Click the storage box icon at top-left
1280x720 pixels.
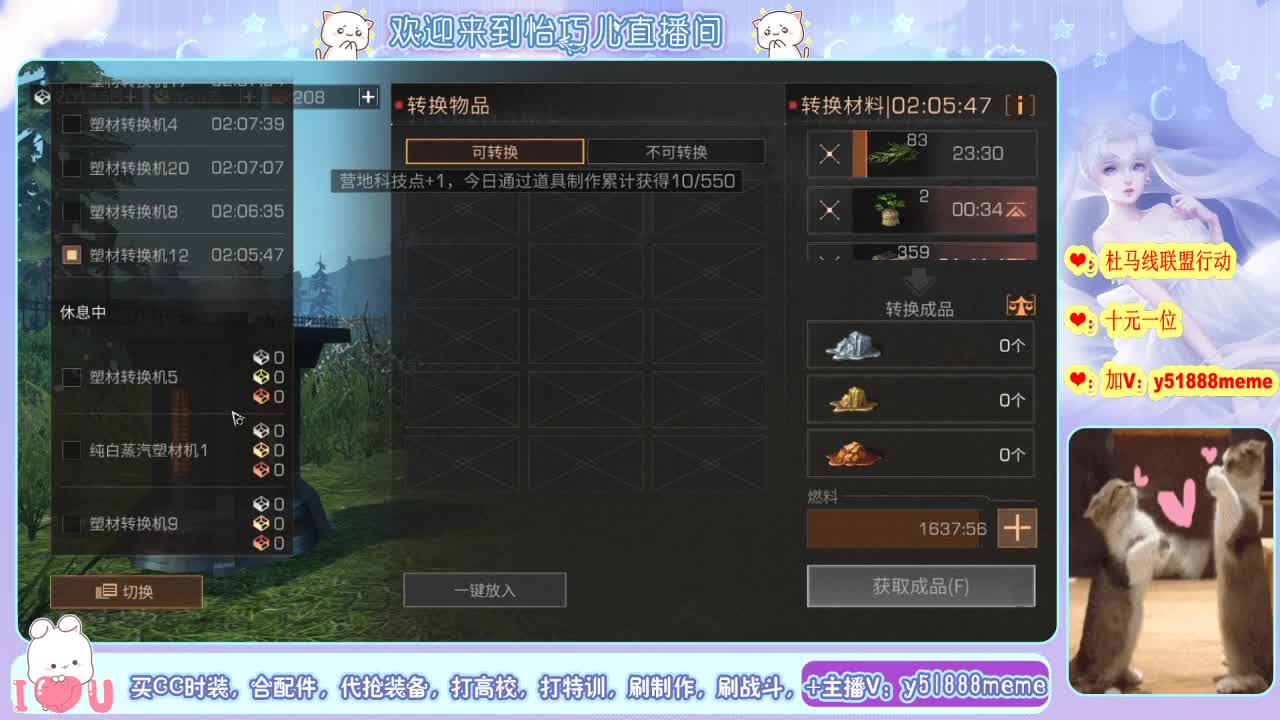42,96
